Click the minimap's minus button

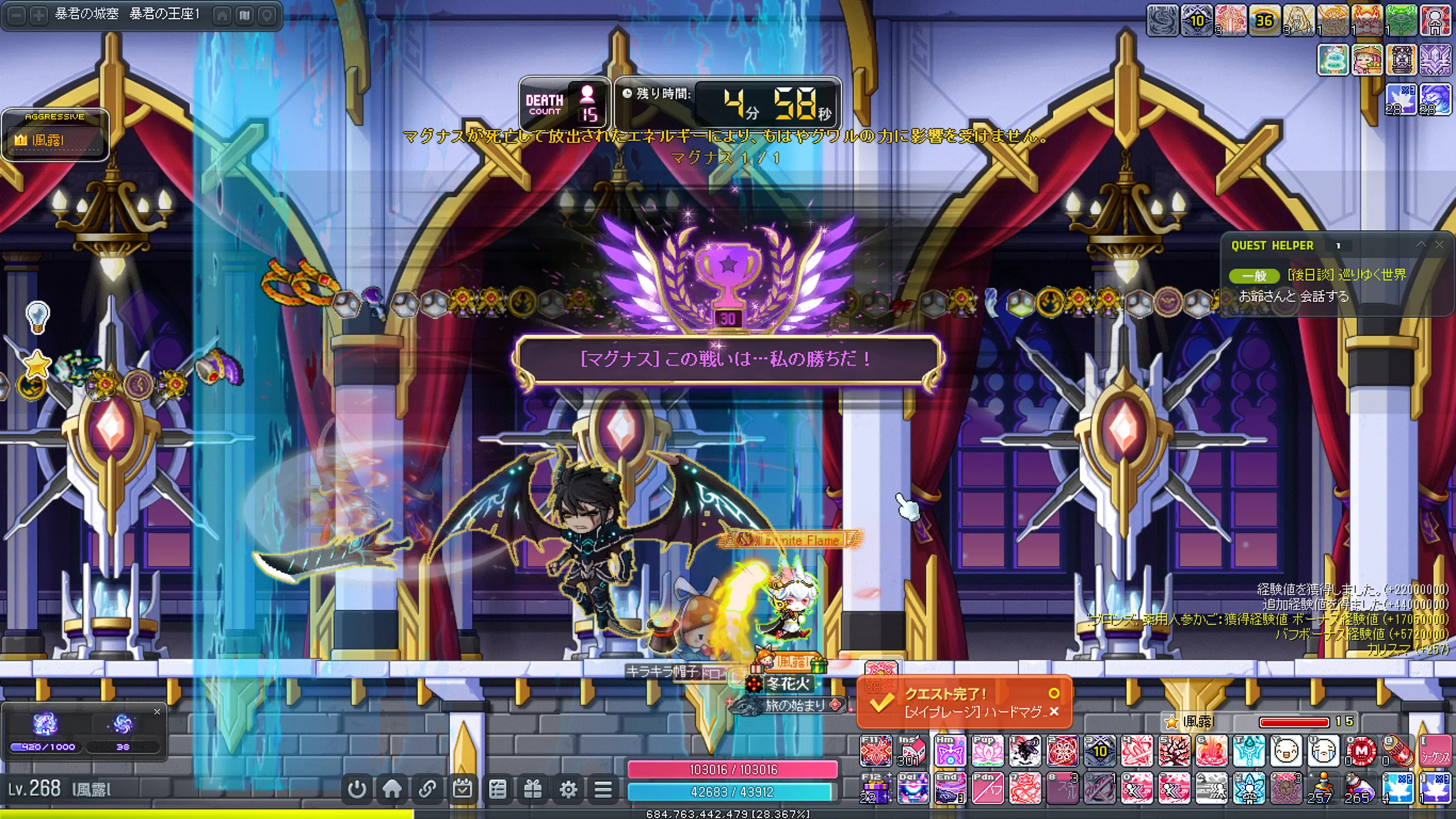(x=17, y=15)
